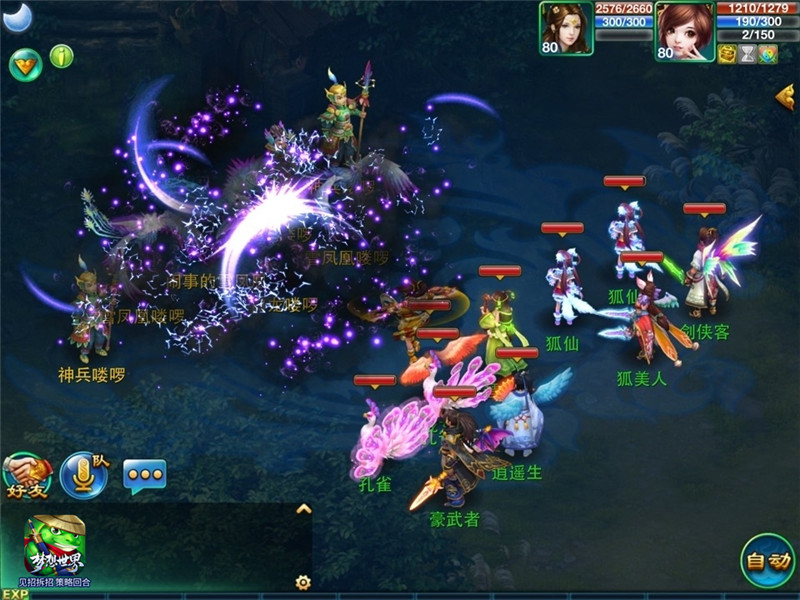This screenshot has height=600, width=800.
Task: Click the green info button
Action: pos(62,56)
